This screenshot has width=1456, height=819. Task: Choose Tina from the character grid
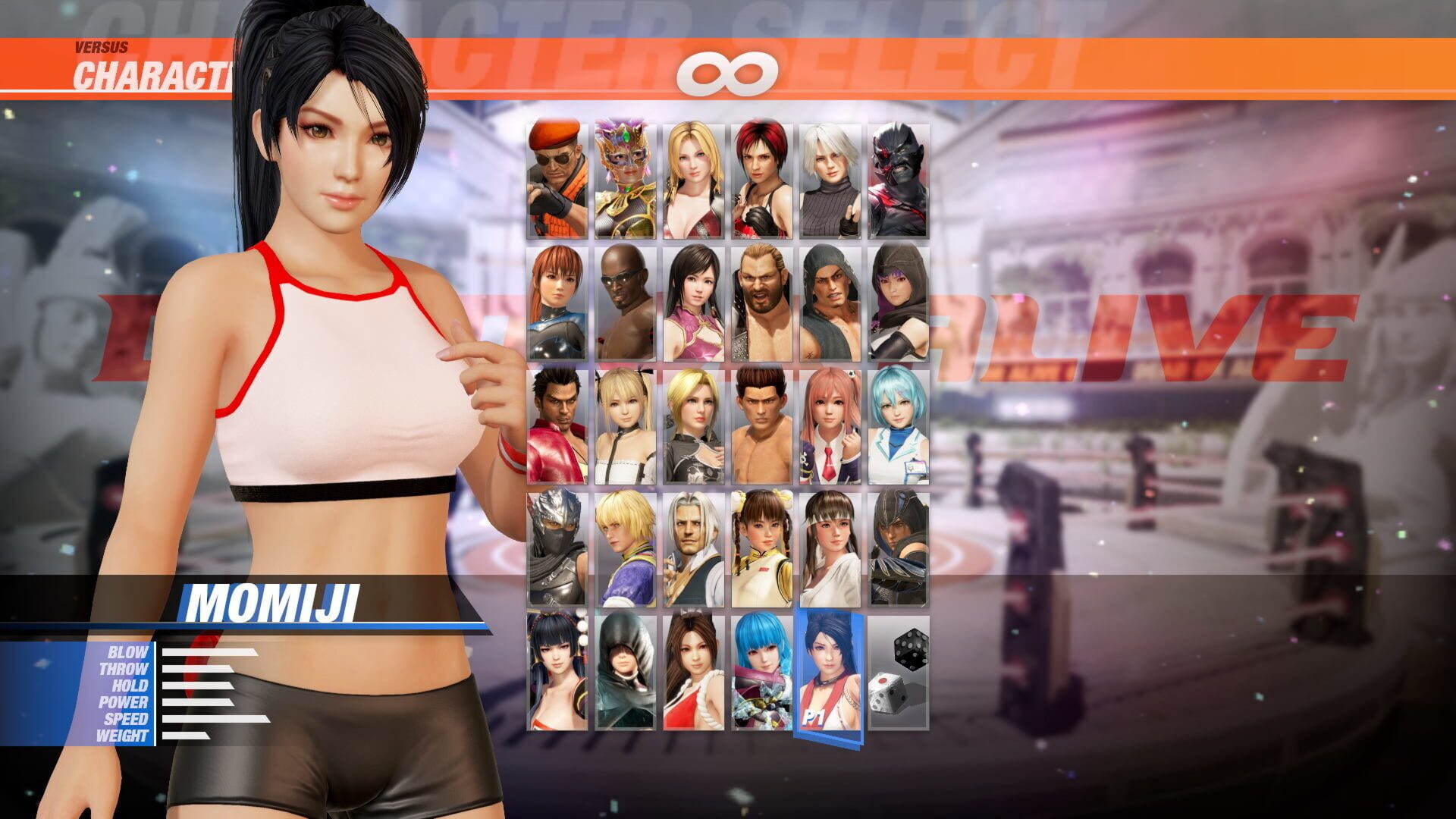pos(694,174)
